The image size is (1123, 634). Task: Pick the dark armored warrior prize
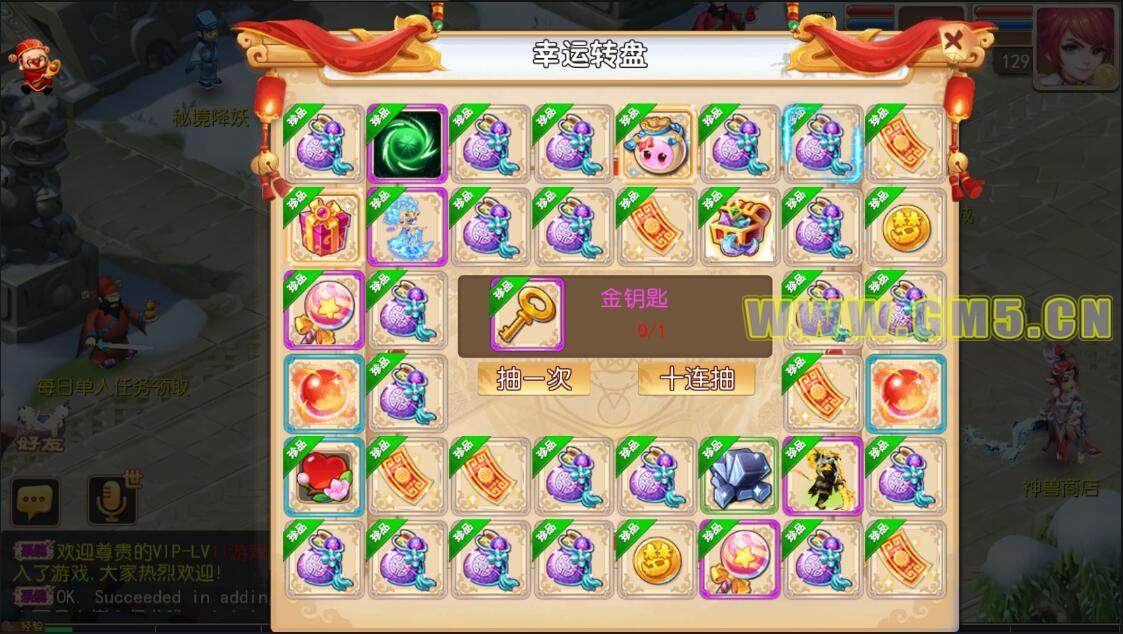tap(822, 476)
